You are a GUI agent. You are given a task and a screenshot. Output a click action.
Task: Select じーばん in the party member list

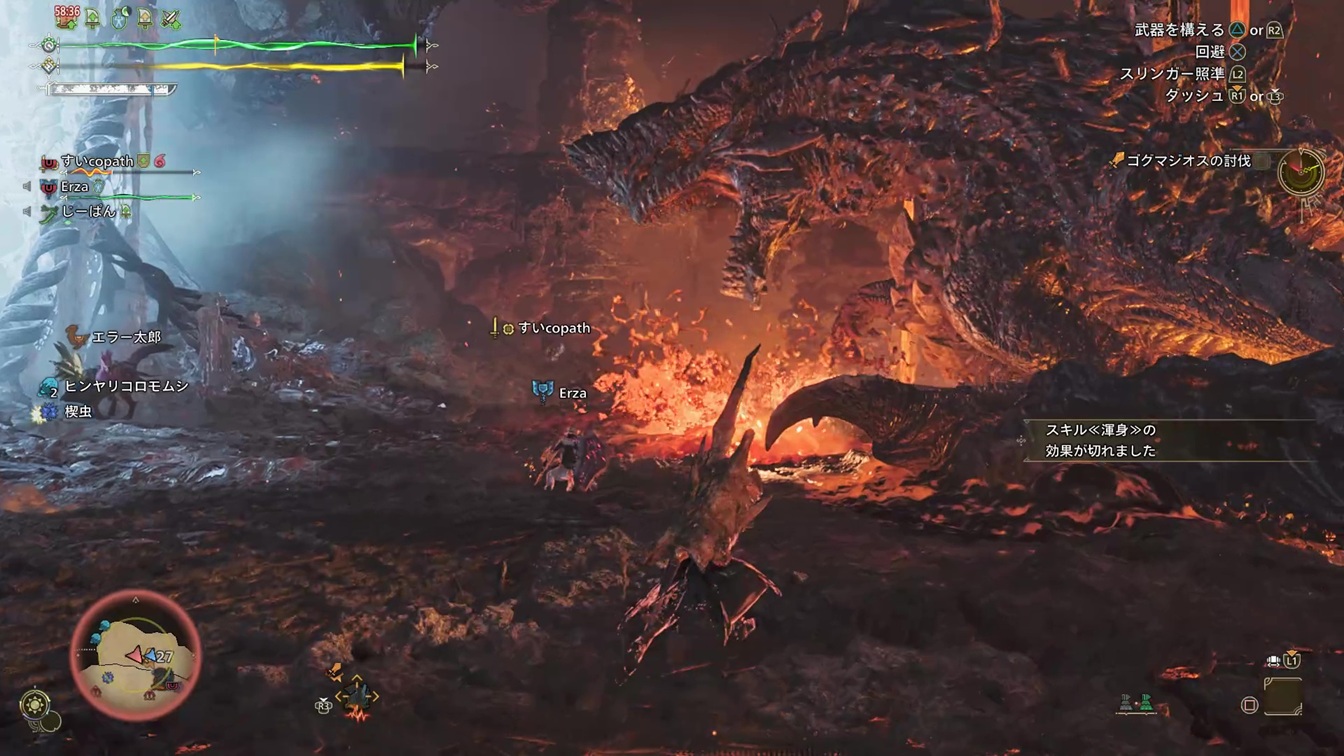[x=88, y=212]
